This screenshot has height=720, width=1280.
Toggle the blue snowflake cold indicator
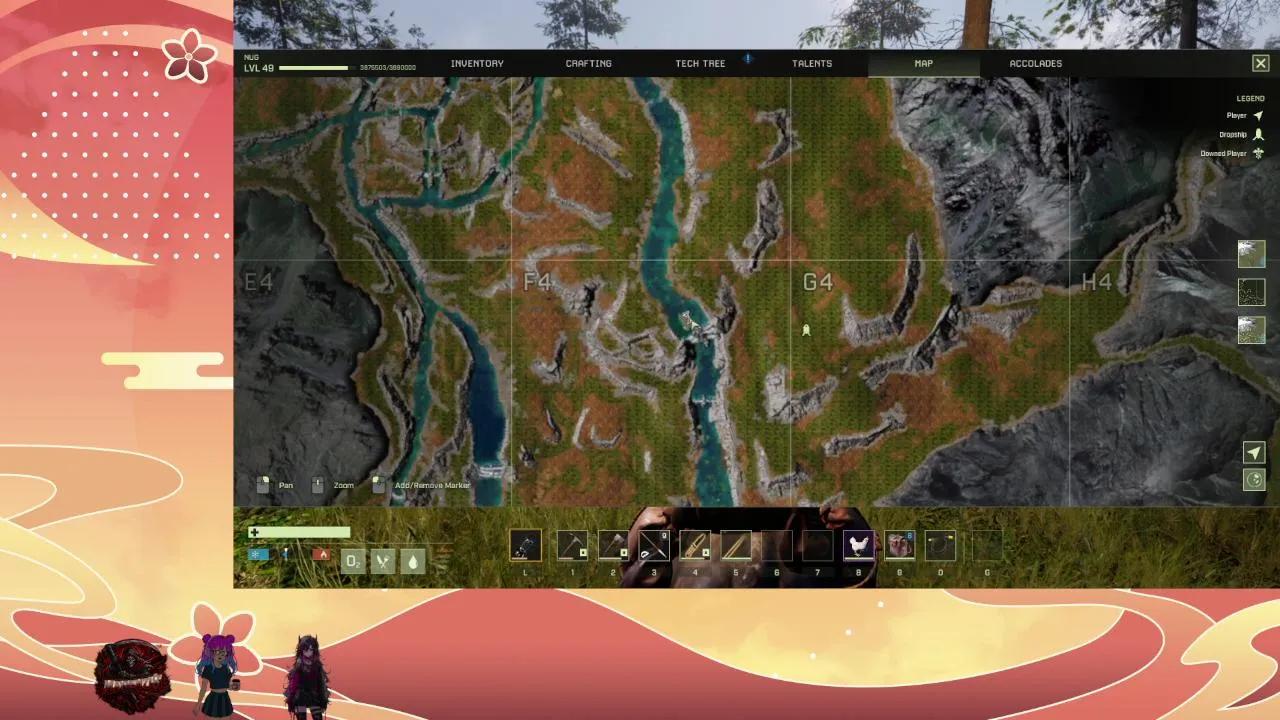257,554
